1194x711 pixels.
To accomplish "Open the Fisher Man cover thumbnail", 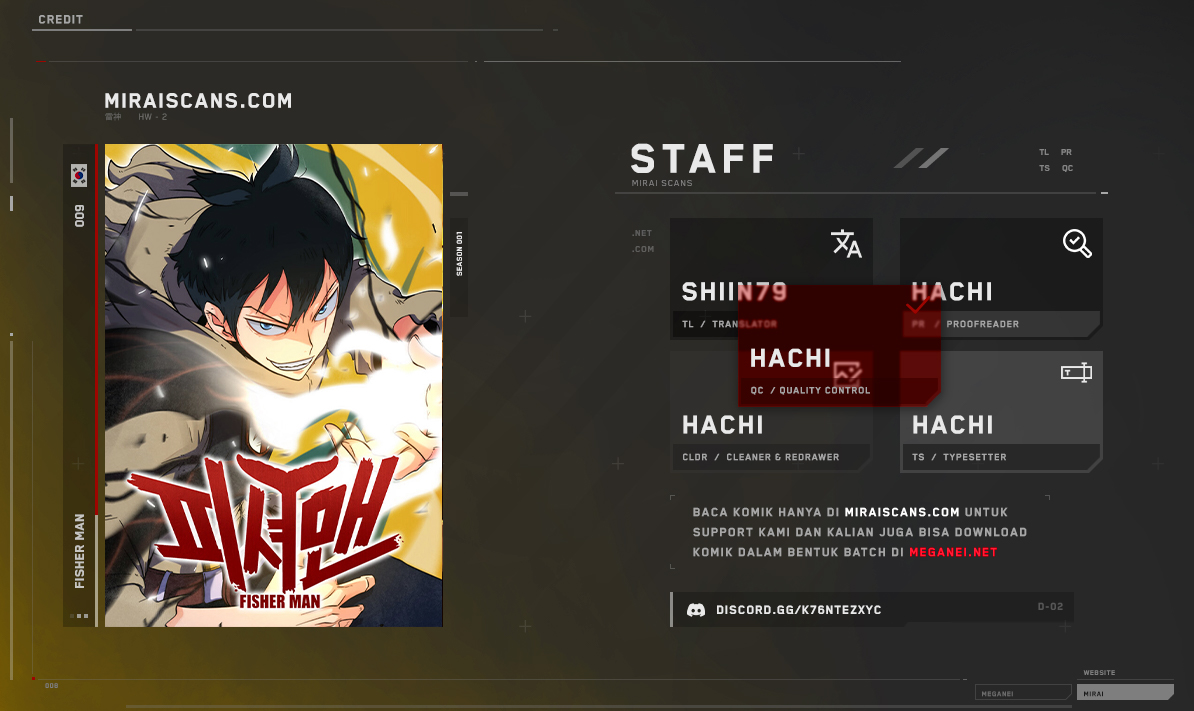I will [273, 385].
